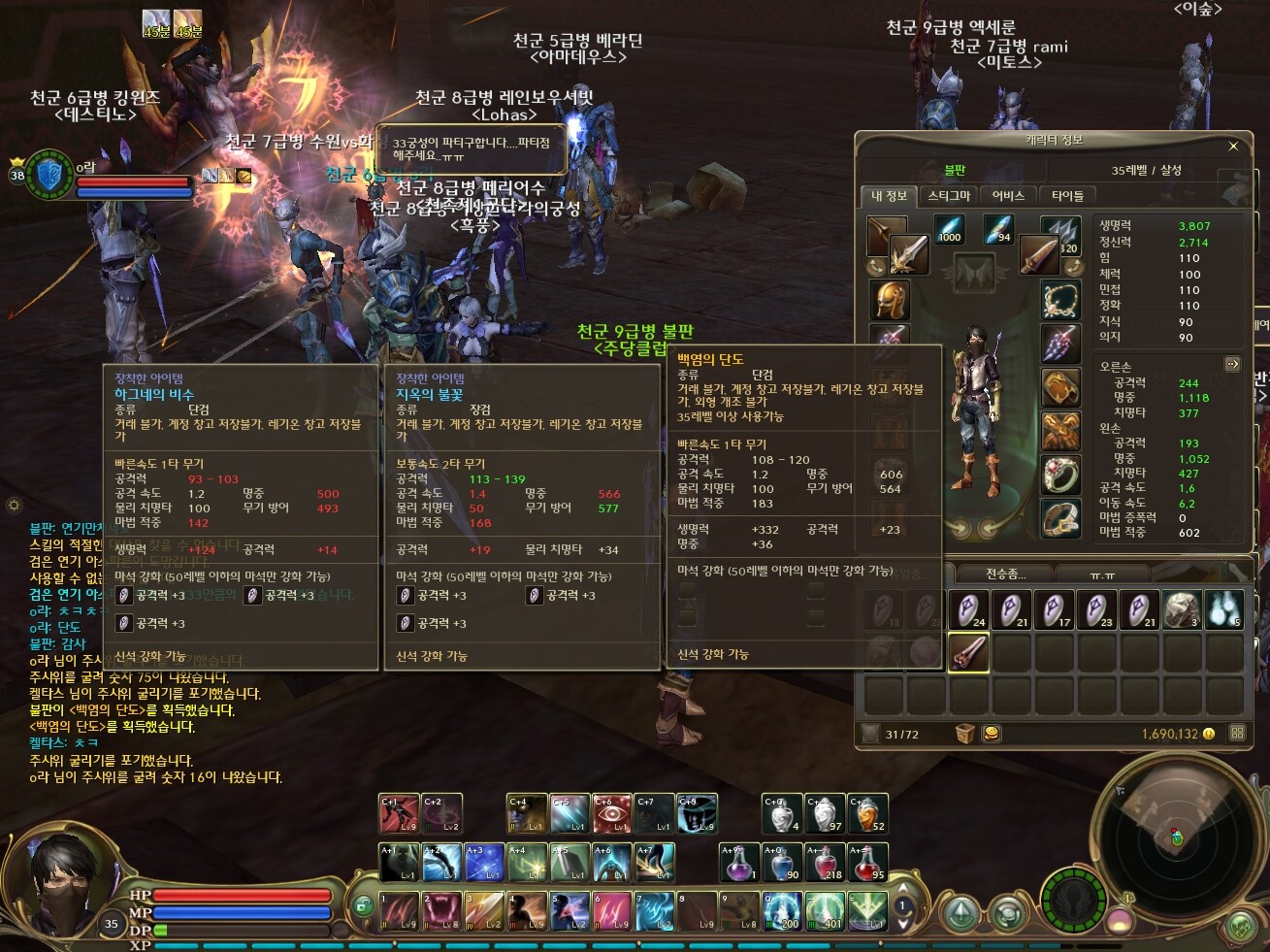Open the gear settings icon beside chat
This screenshot has width=1270, height=952.
click(x=14, y=505)
